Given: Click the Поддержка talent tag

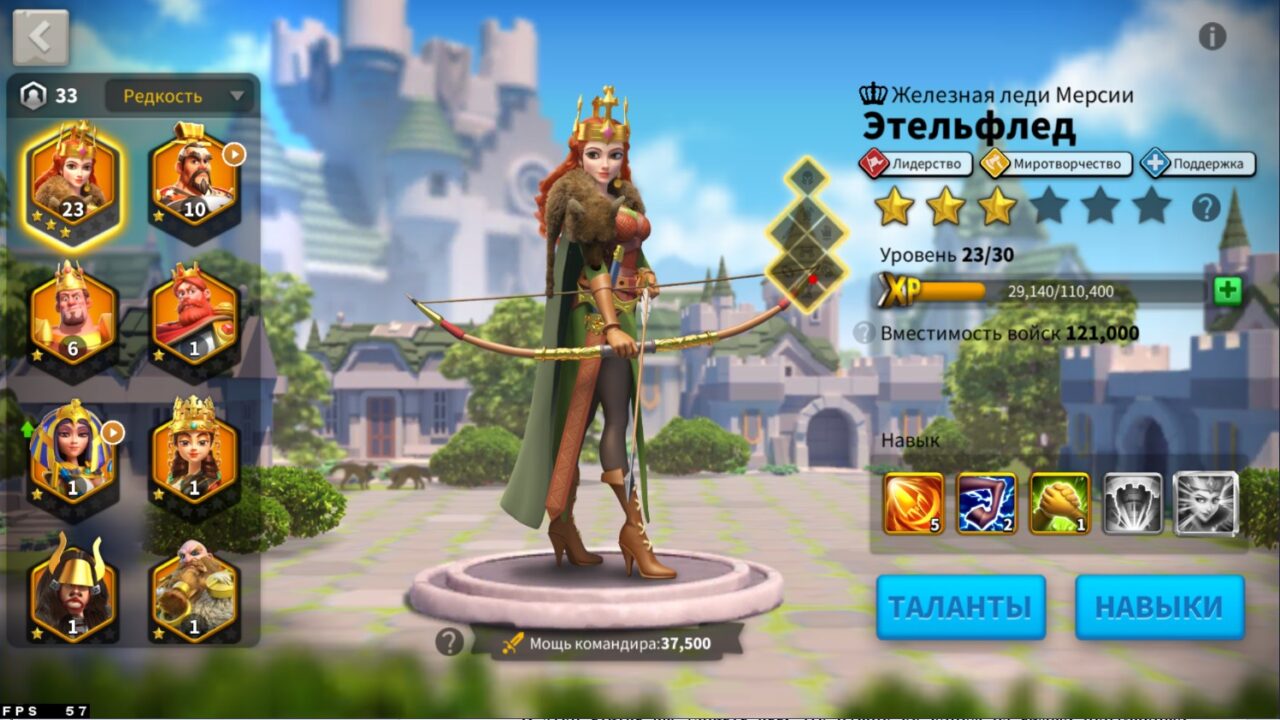Looking at the screenshot, I should pos(1198,163).
